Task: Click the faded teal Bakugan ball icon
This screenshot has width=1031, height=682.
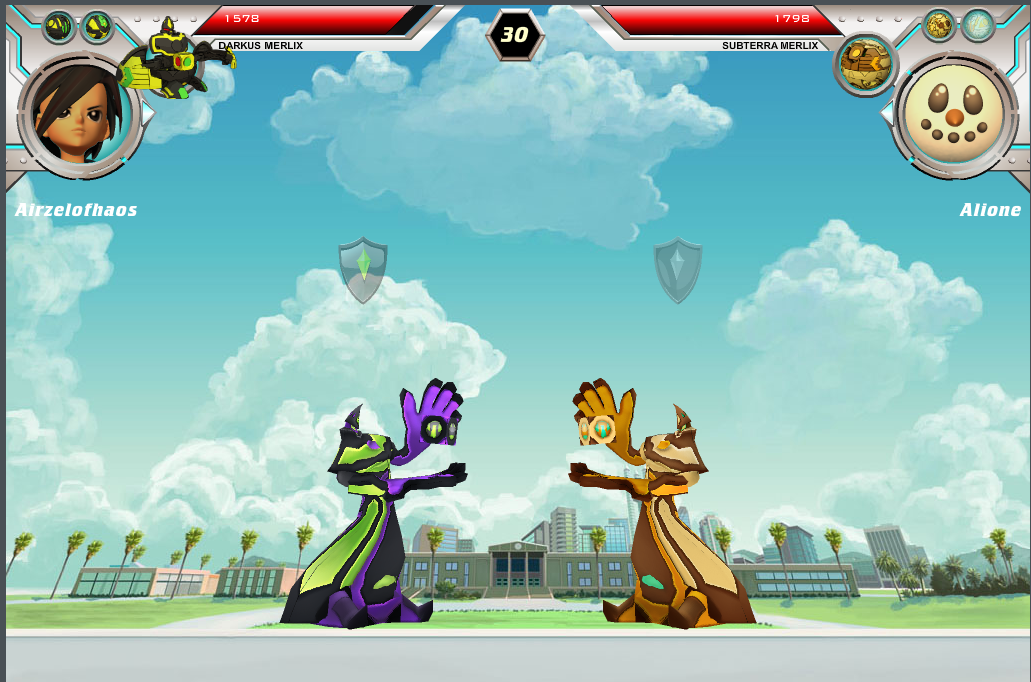Action: [978, 25]
